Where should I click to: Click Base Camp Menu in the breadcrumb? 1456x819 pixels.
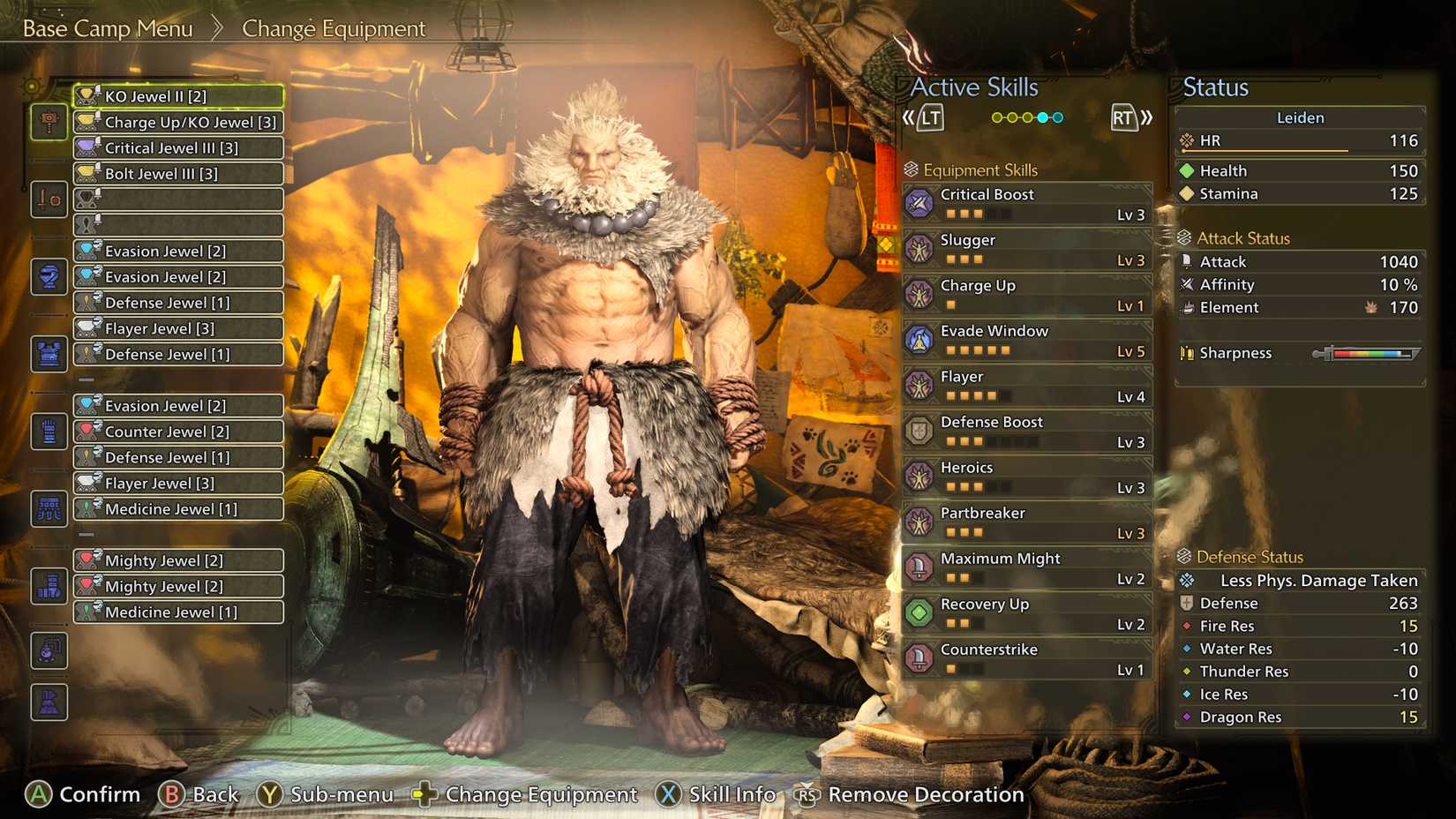tap(108, 28)
